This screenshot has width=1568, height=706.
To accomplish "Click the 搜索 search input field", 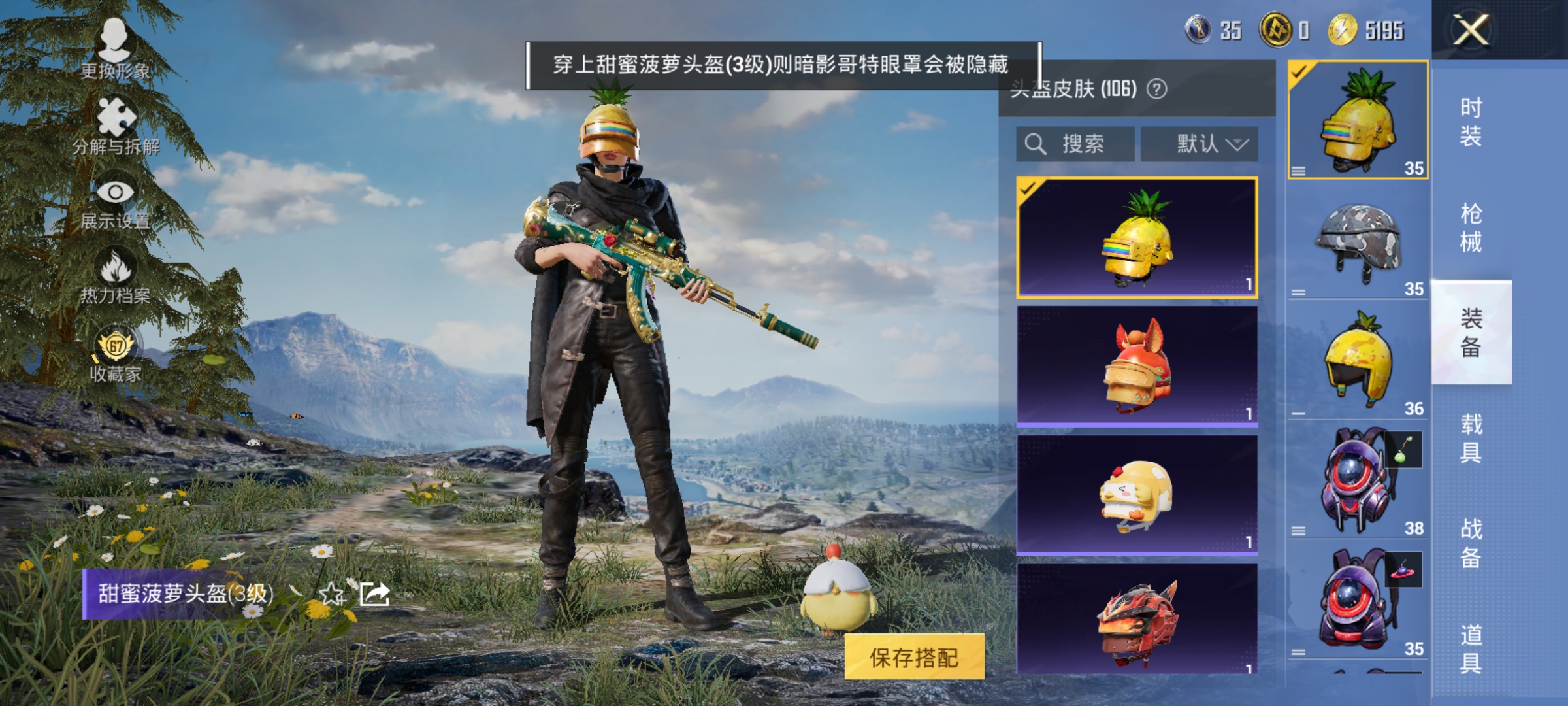I will (x=1085, y=144).
